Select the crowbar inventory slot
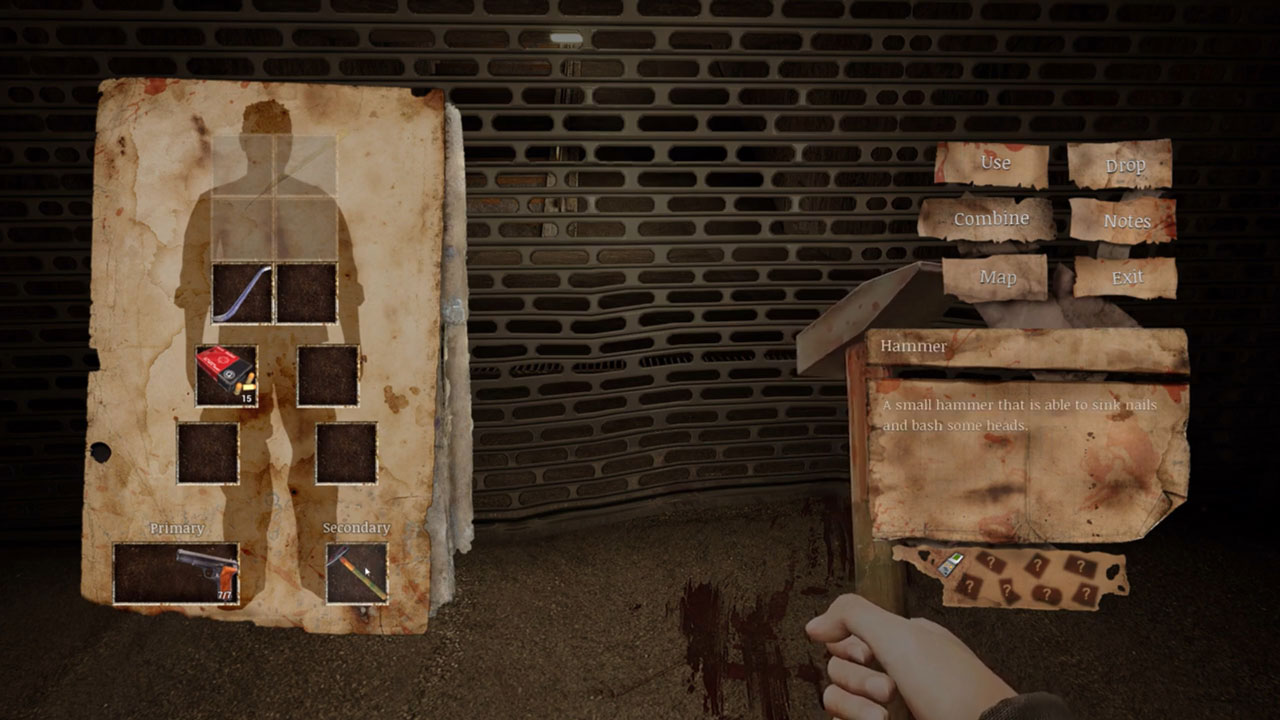Screen dimensions: 1280x720 [x=243, y=293]
